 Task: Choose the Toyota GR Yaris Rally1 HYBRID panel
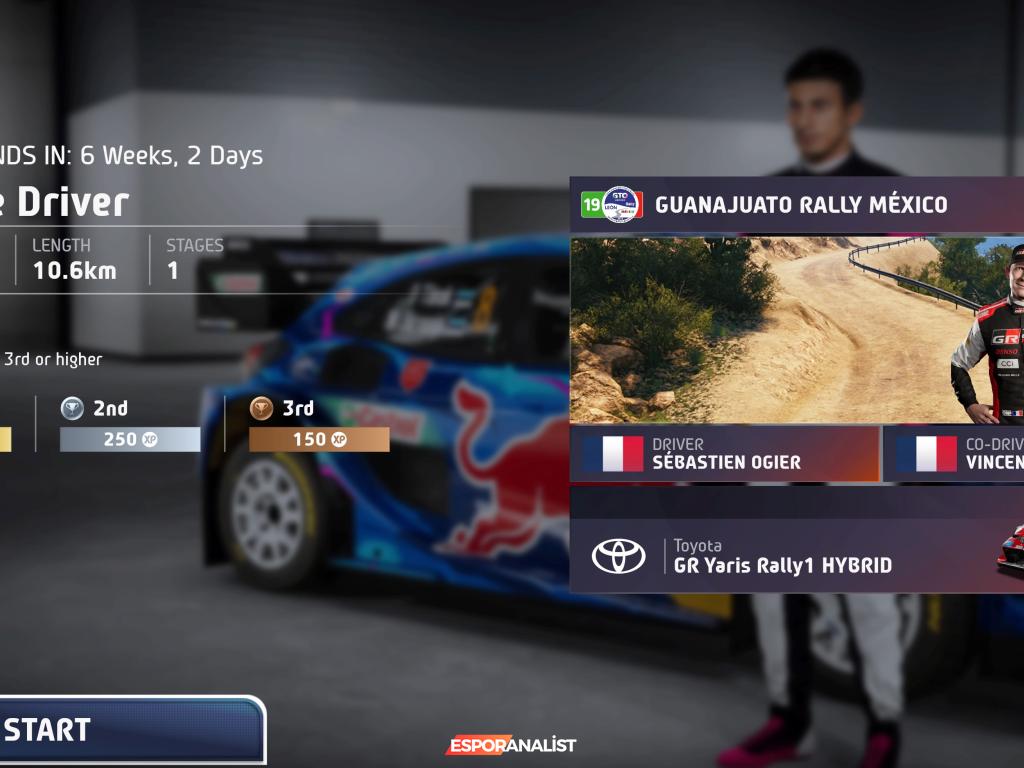point(780,556)
